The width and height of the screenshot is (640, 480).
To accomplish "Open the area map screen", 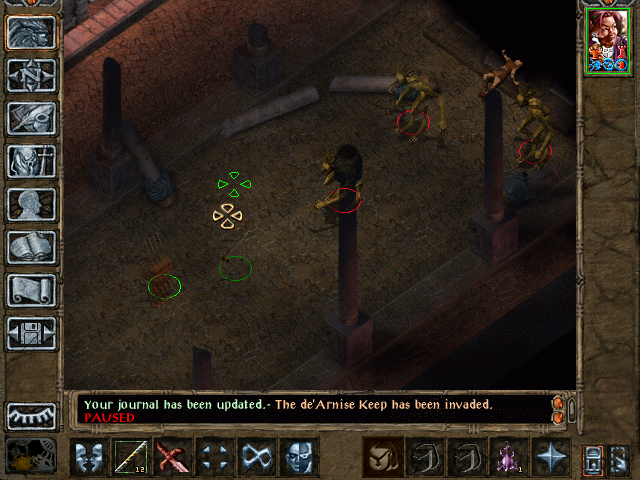I will click(x=31, y=75).
